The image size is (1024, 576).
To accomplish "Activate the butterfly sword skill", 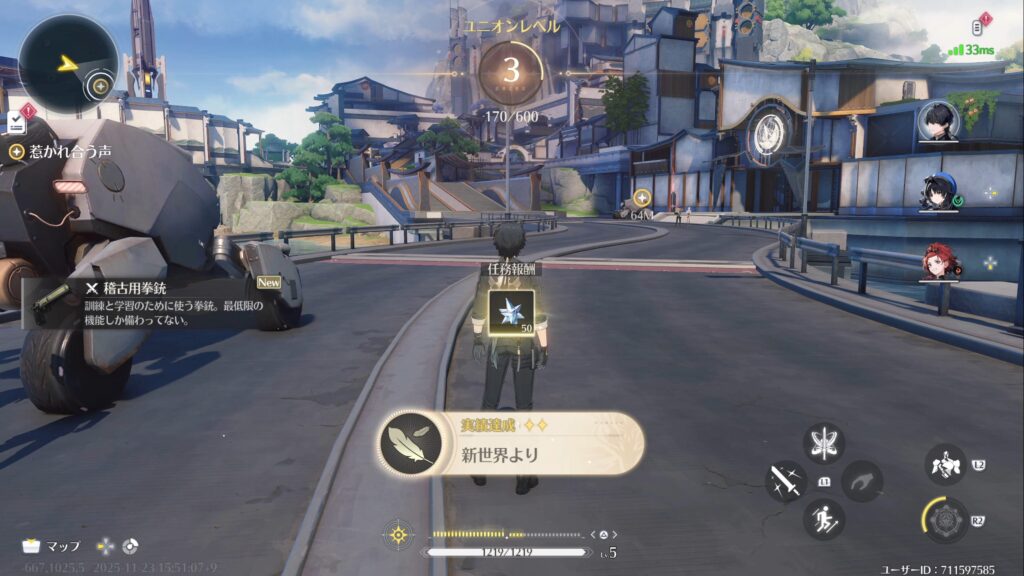I will [824, 444].
